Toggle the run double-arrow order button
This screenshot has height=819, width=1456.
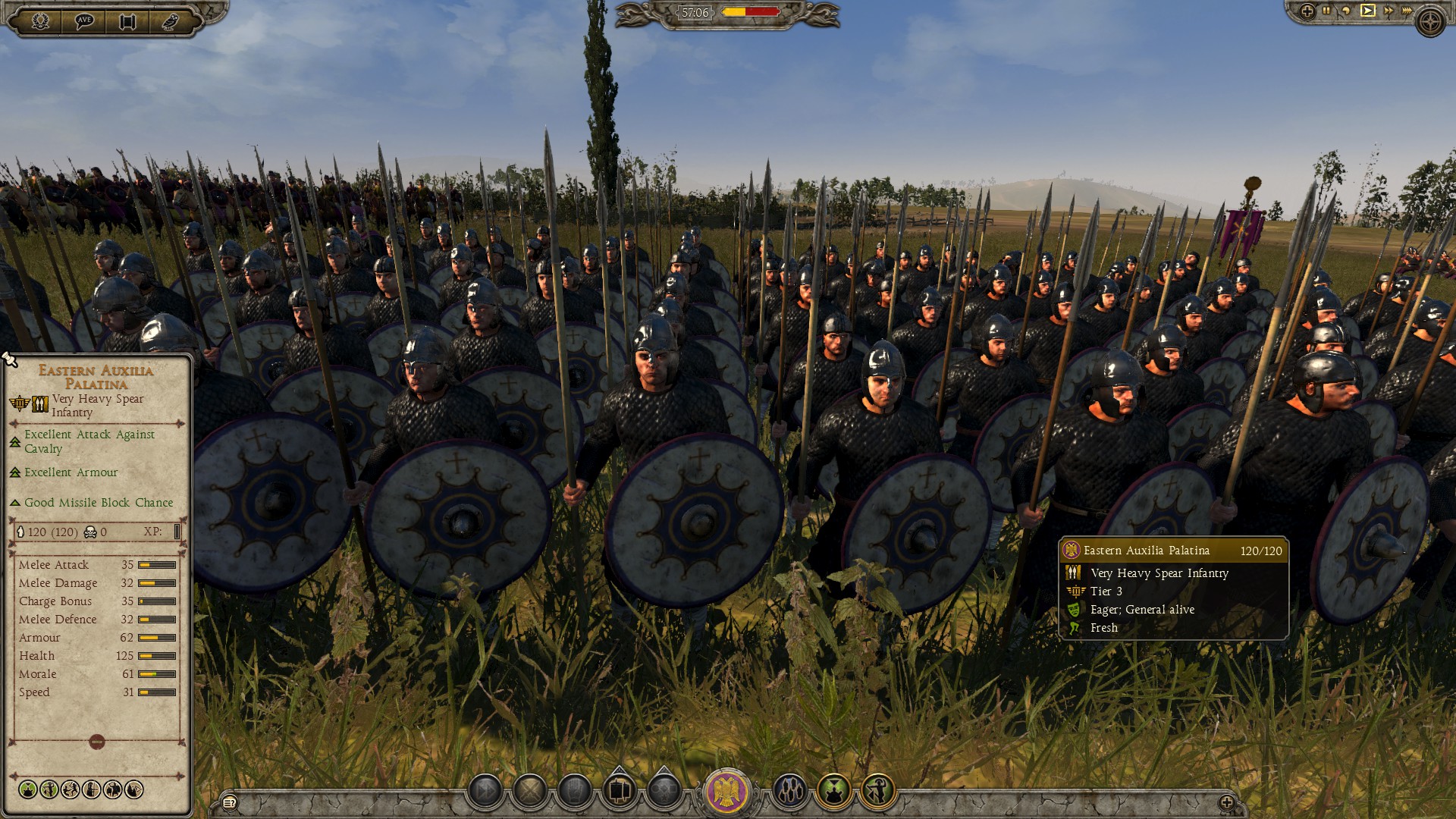pyautogui.click(x=485, y=792)
